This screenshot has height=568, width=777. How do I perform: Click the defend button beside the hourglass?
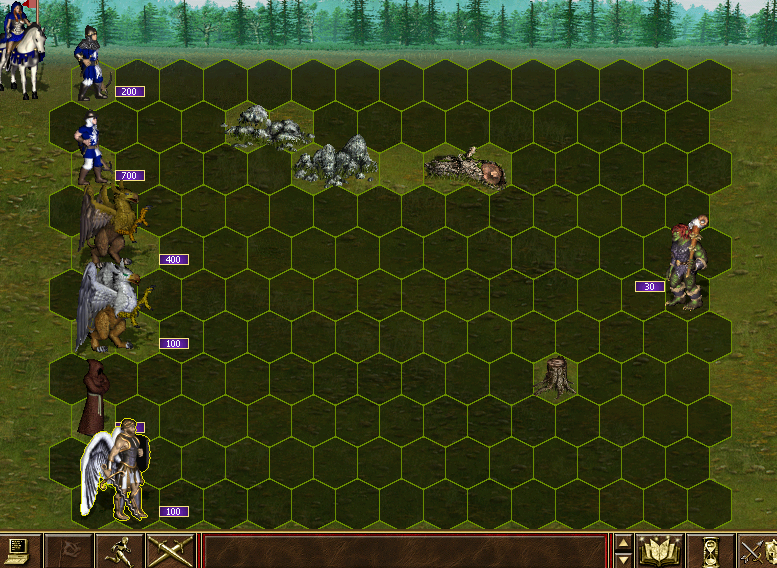click(x=757, y=550)
